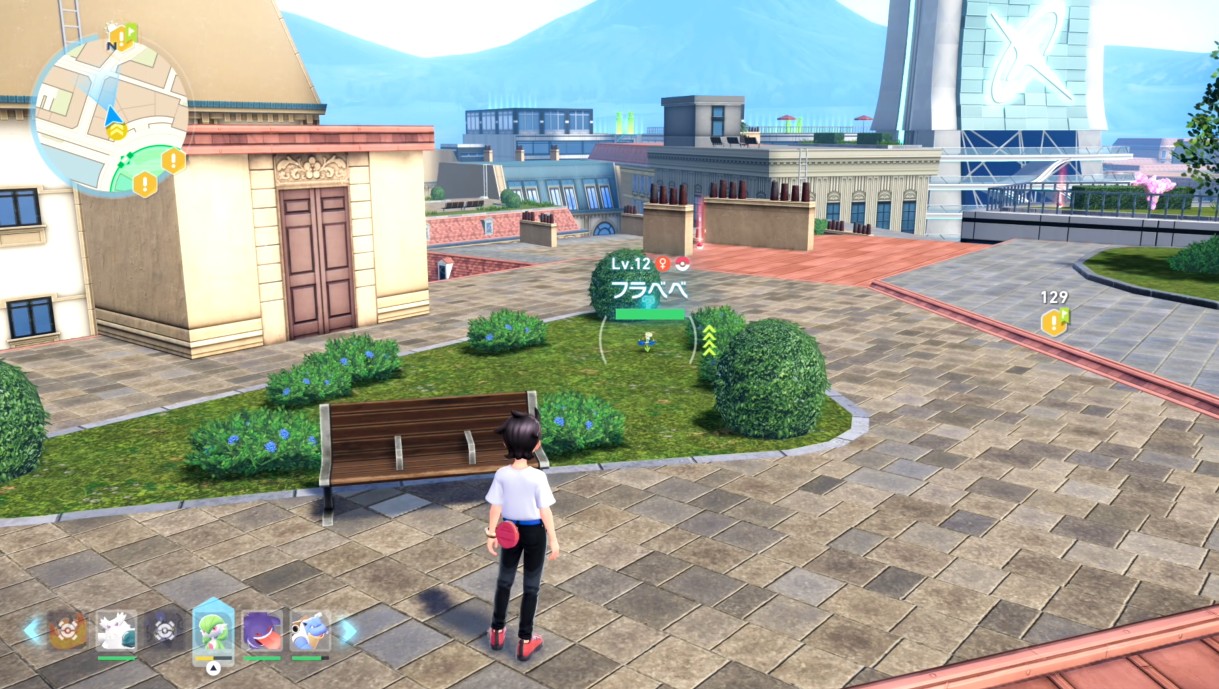Select the orange-brown Poké Ball party slot
The width and height of the screenshot is (1219, 689).
[67, 631]
